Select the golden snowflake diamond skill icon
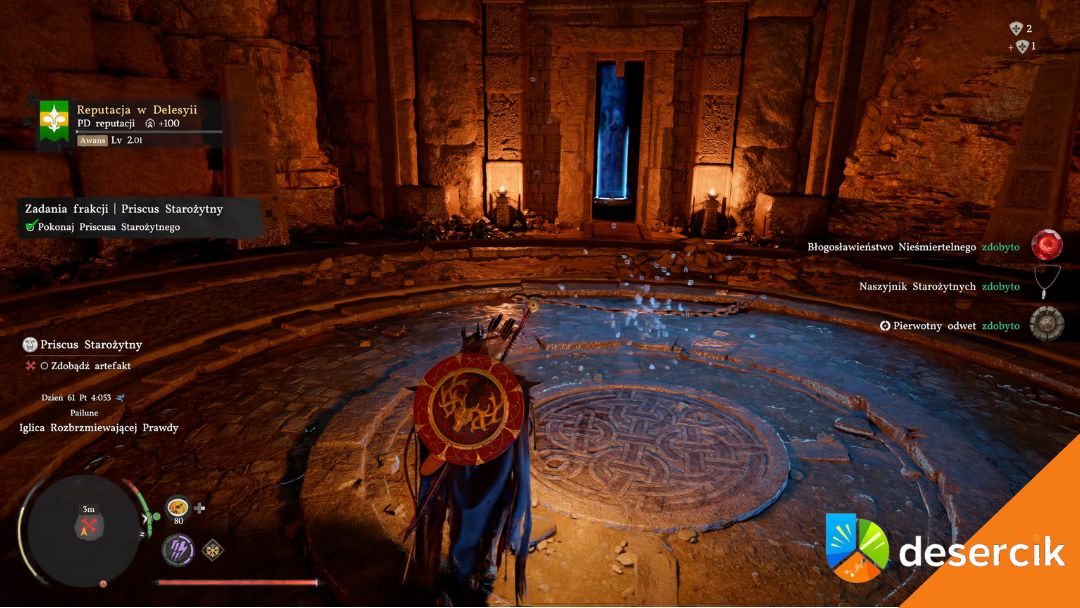Image resolution: width=1080 pixels, height=608 pixels. (212, 549)
